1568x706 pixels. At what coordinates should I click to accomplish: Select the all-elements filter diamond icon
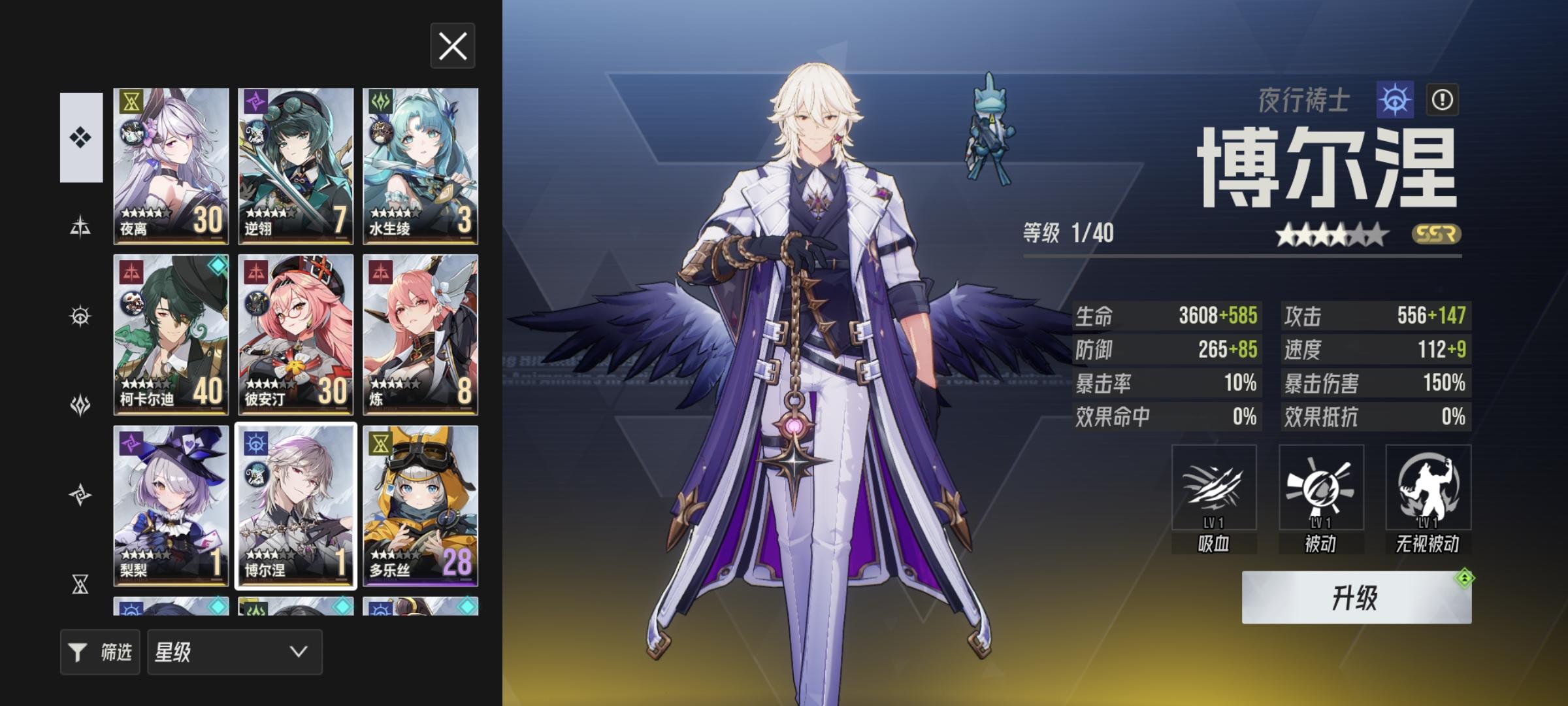click(80, 137)
